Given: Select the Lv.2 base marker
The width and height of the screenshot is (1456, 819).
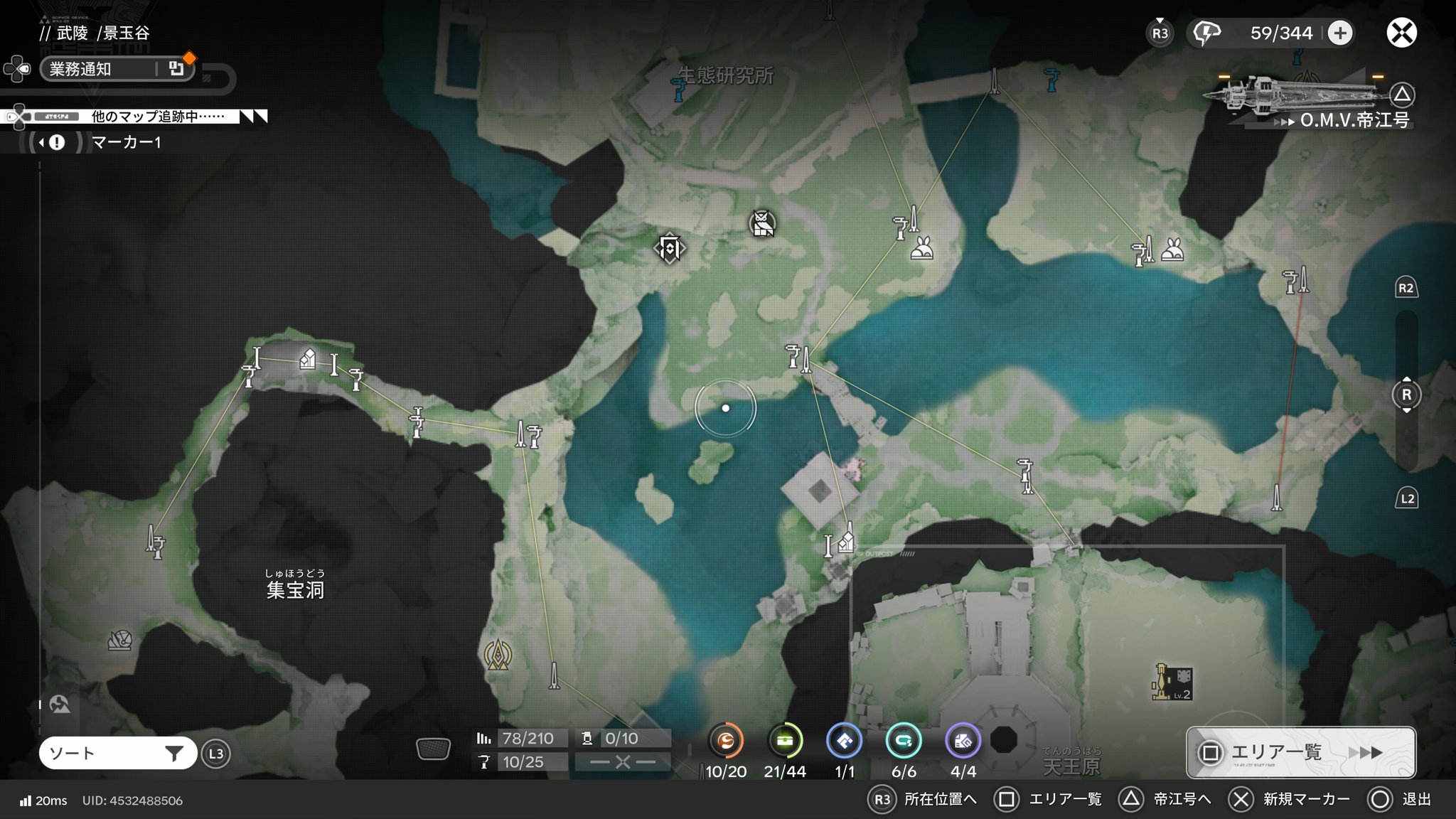Looking at the screenshot, I should pos(1172,683).
